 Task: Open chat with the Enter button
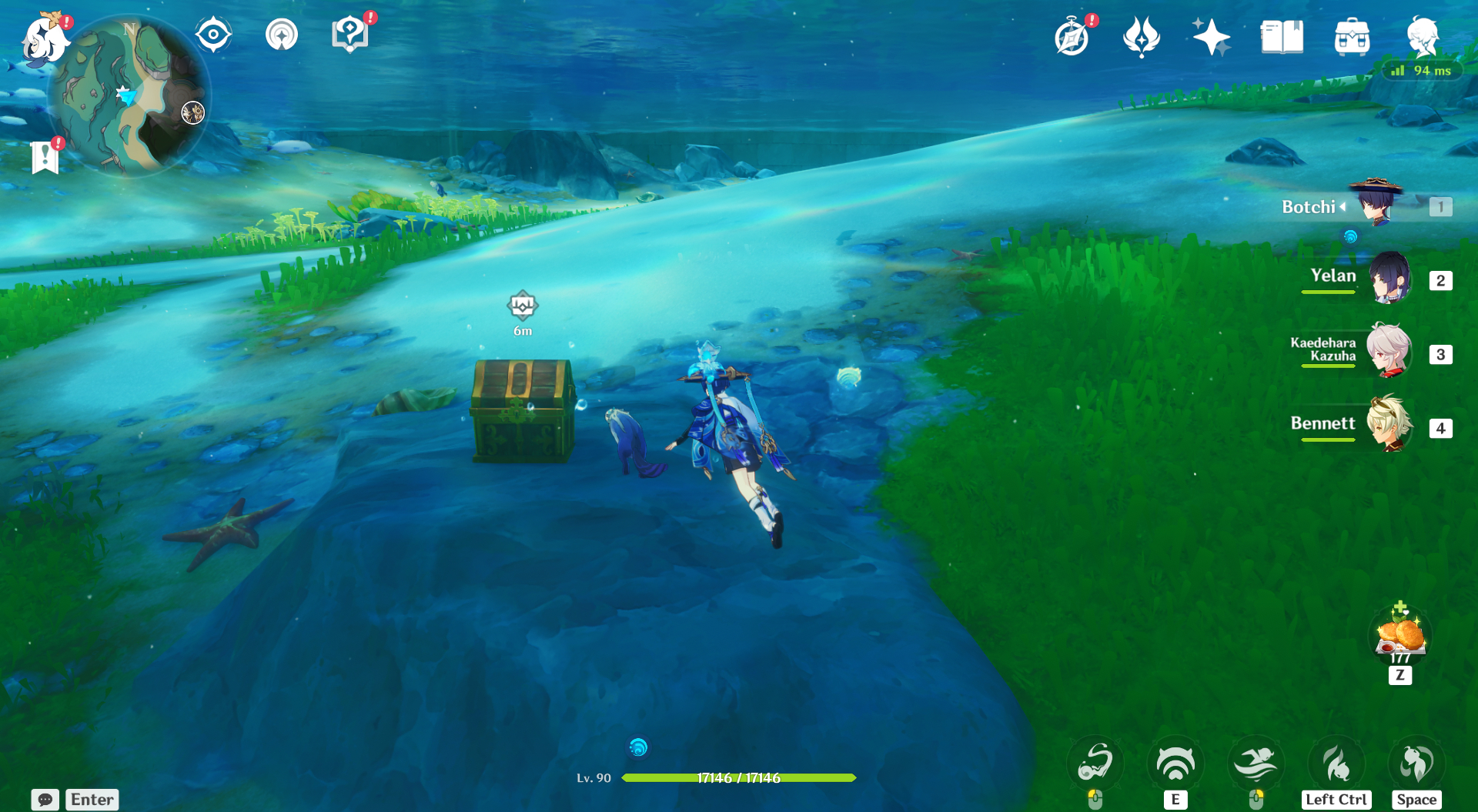pyautogui.click(x=91, y=800)
